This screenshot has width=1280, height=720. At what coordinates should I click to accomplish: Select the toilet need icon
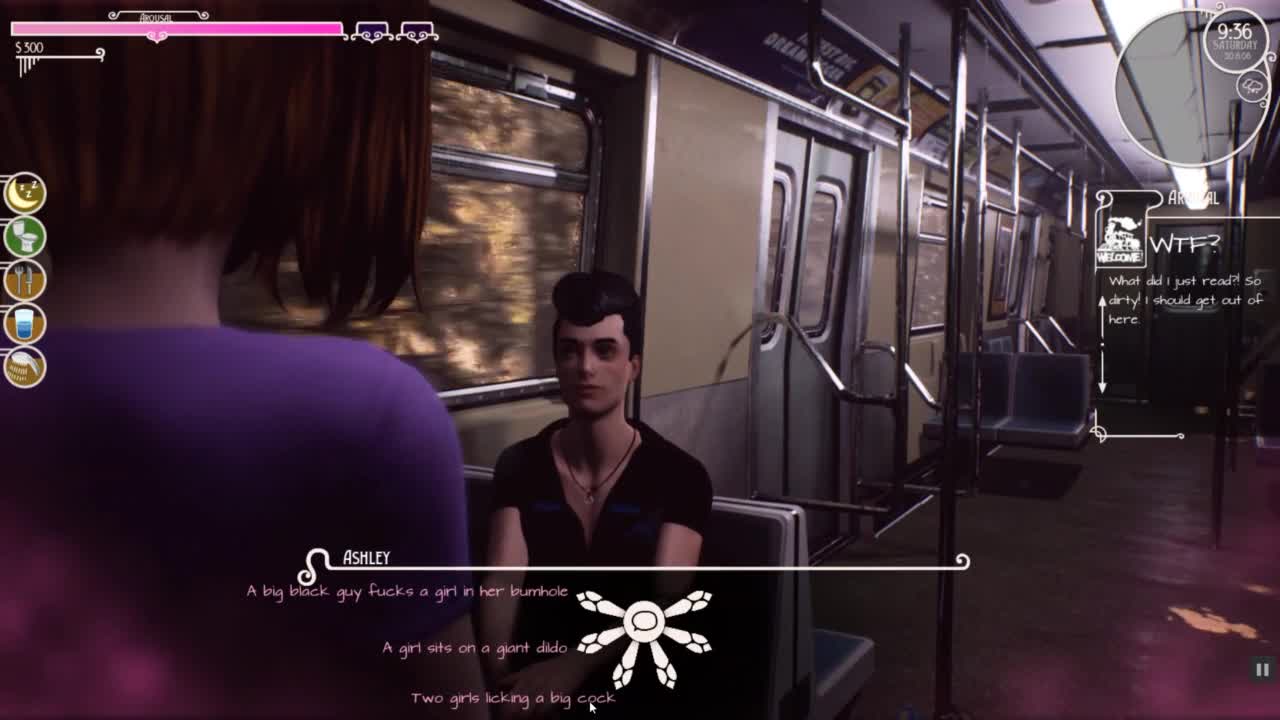point(25,237)
